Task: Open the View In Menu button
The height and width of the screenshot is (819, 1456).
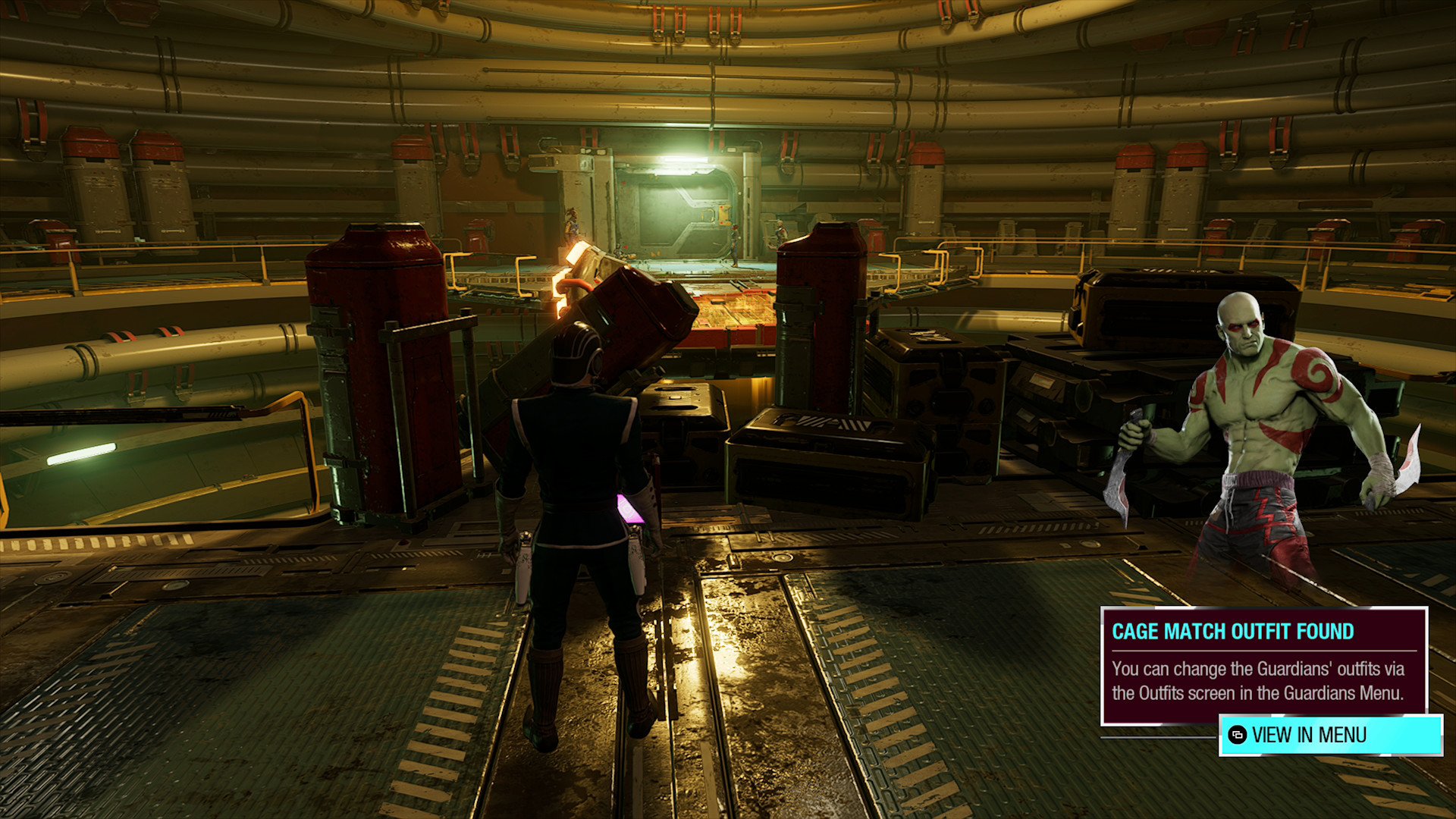Action: (1330, 735)
